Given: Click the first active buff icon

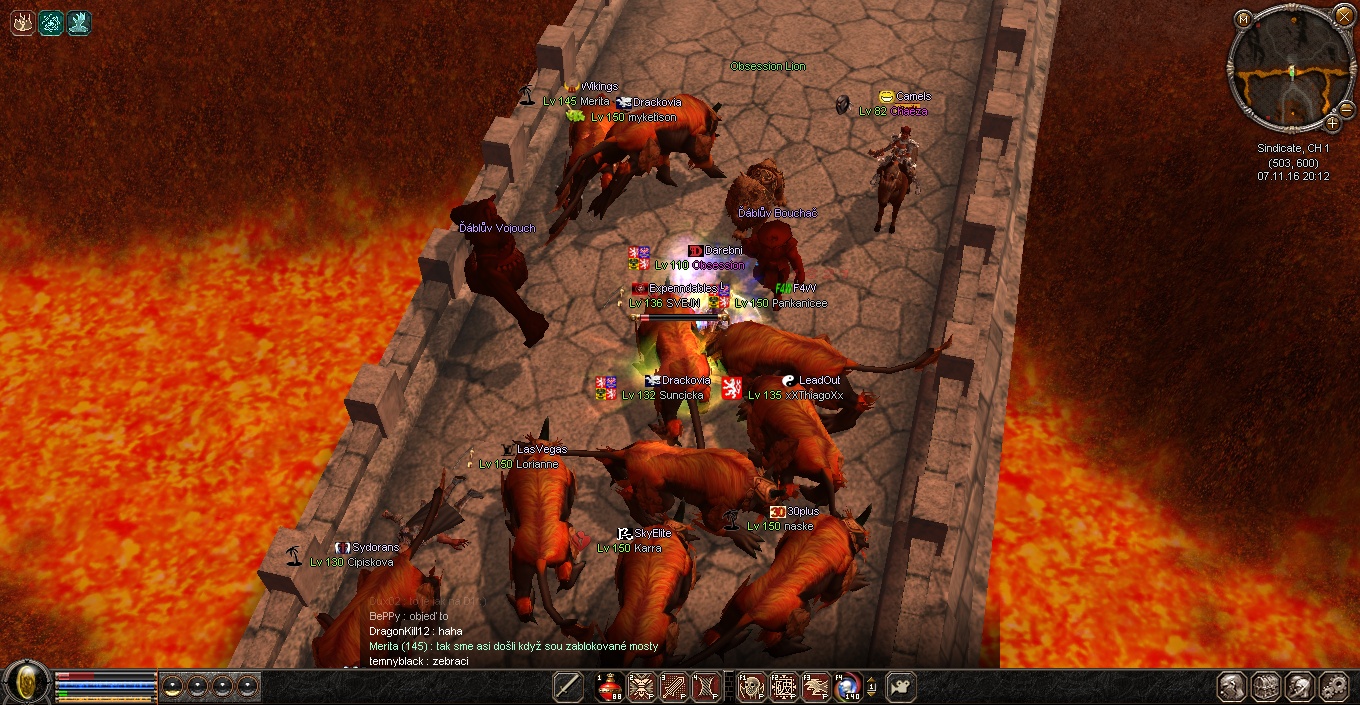Looking at the screenshot, I should pyautogui.click(x=22, y=23).
